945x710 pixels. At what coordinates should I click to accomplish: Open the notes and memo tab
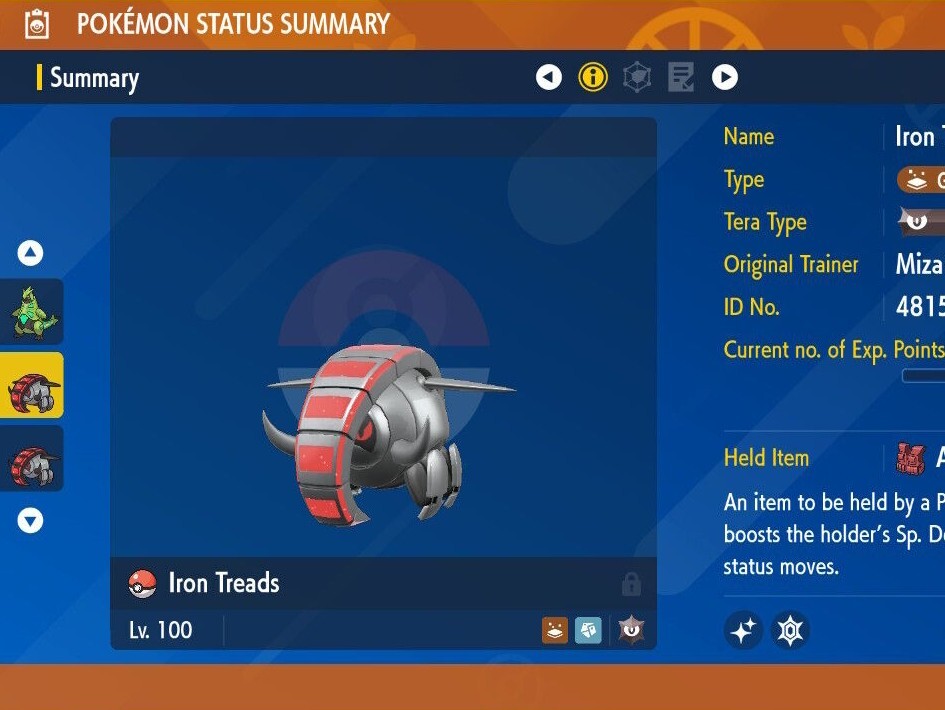coord(681,77)
